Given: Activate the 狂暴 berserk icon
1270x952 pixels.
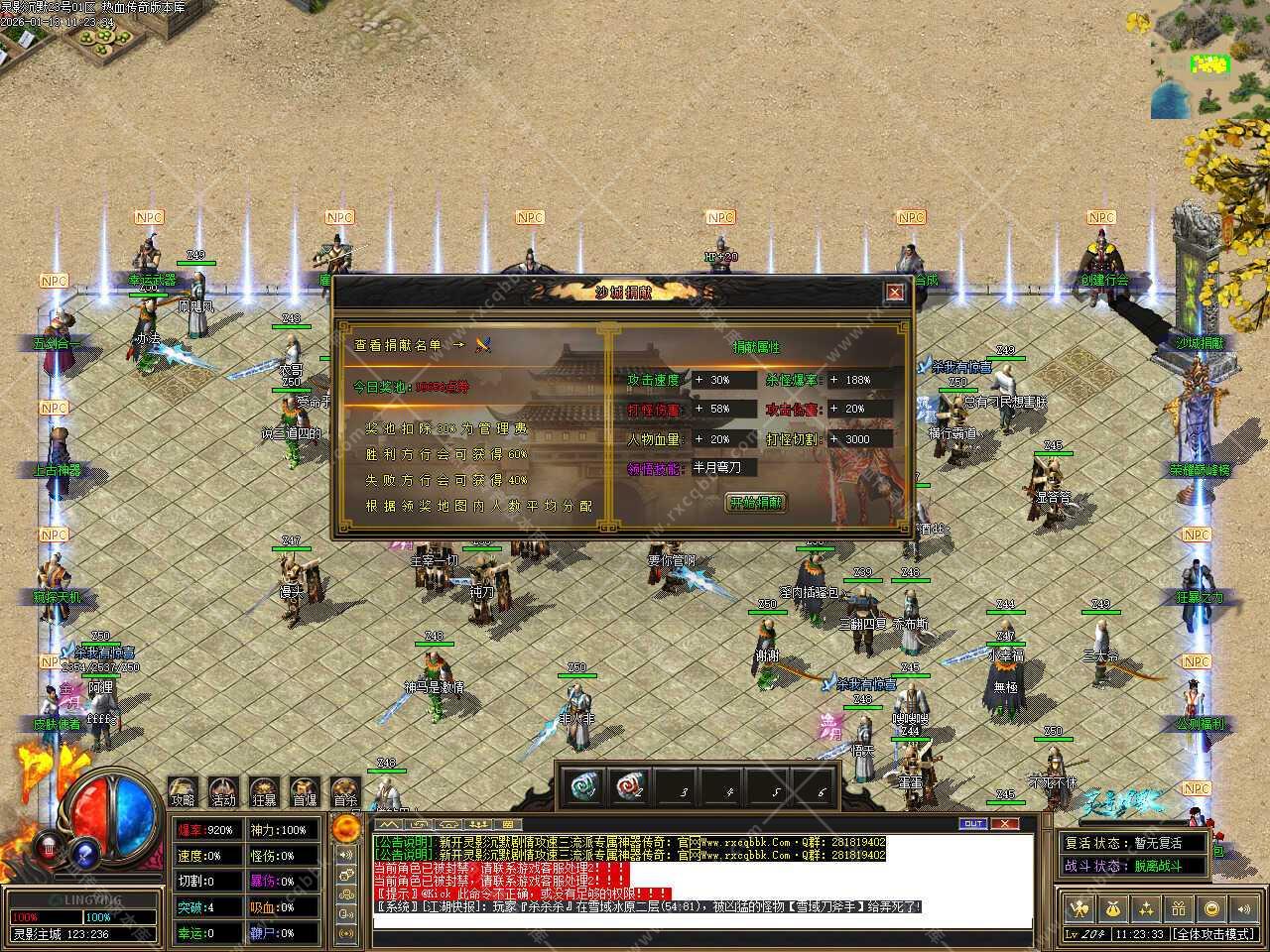Looking at the screenshot, I should (264, 791).
